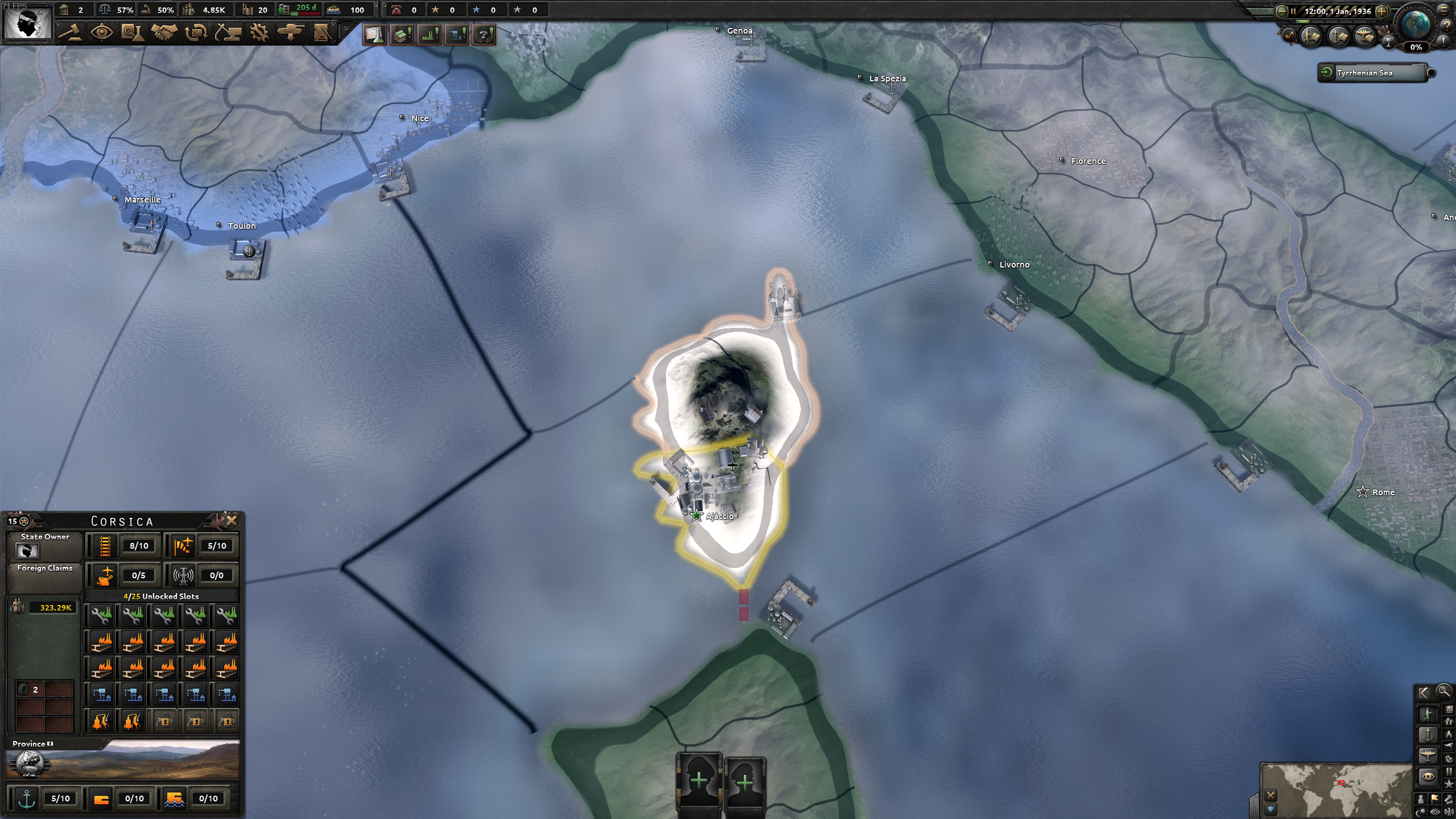Image resolution: width=1456 pixels, height=819 pixels.
Task: Collapse the minimap panel with the chevron arrow
Action: (x=1425, y=692)
